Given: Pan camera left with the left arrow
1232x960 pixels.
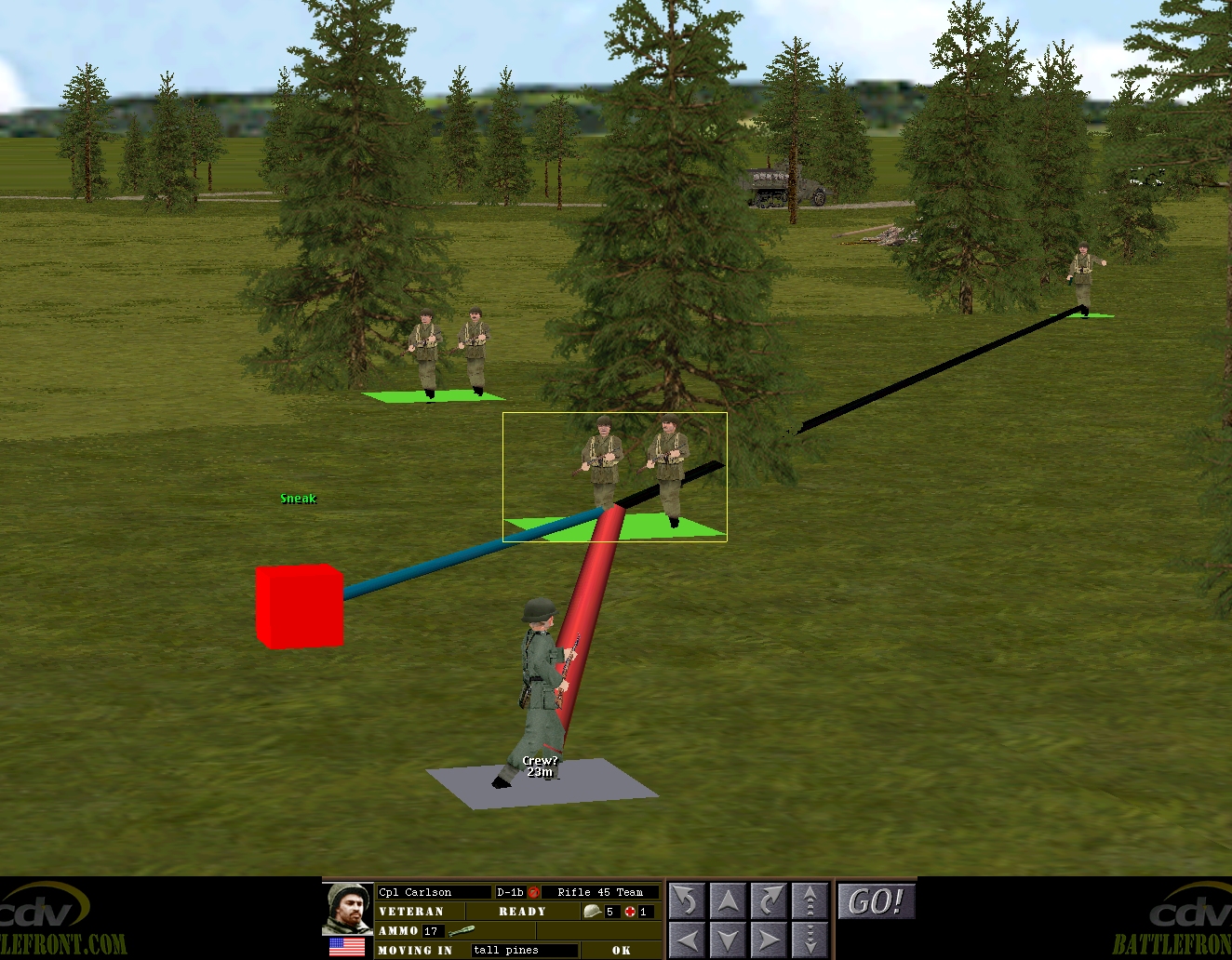Looking at the screenshot, I should tap(687, 940).
